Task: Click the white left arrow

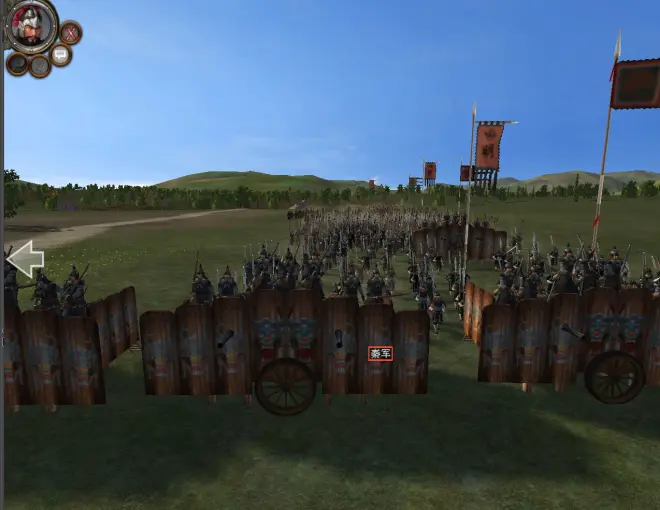Action: coord(25,259)
